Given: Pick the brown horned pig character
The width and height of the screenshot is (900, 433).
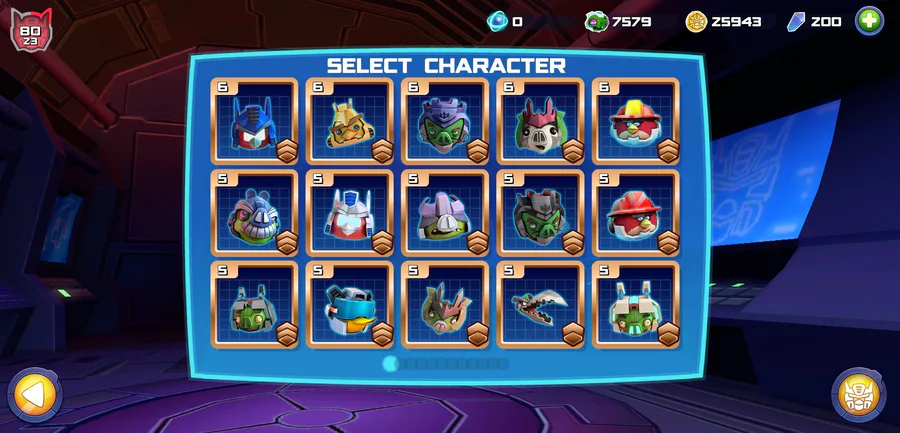Looking at the screenshot, I should (x=445, y=305).
